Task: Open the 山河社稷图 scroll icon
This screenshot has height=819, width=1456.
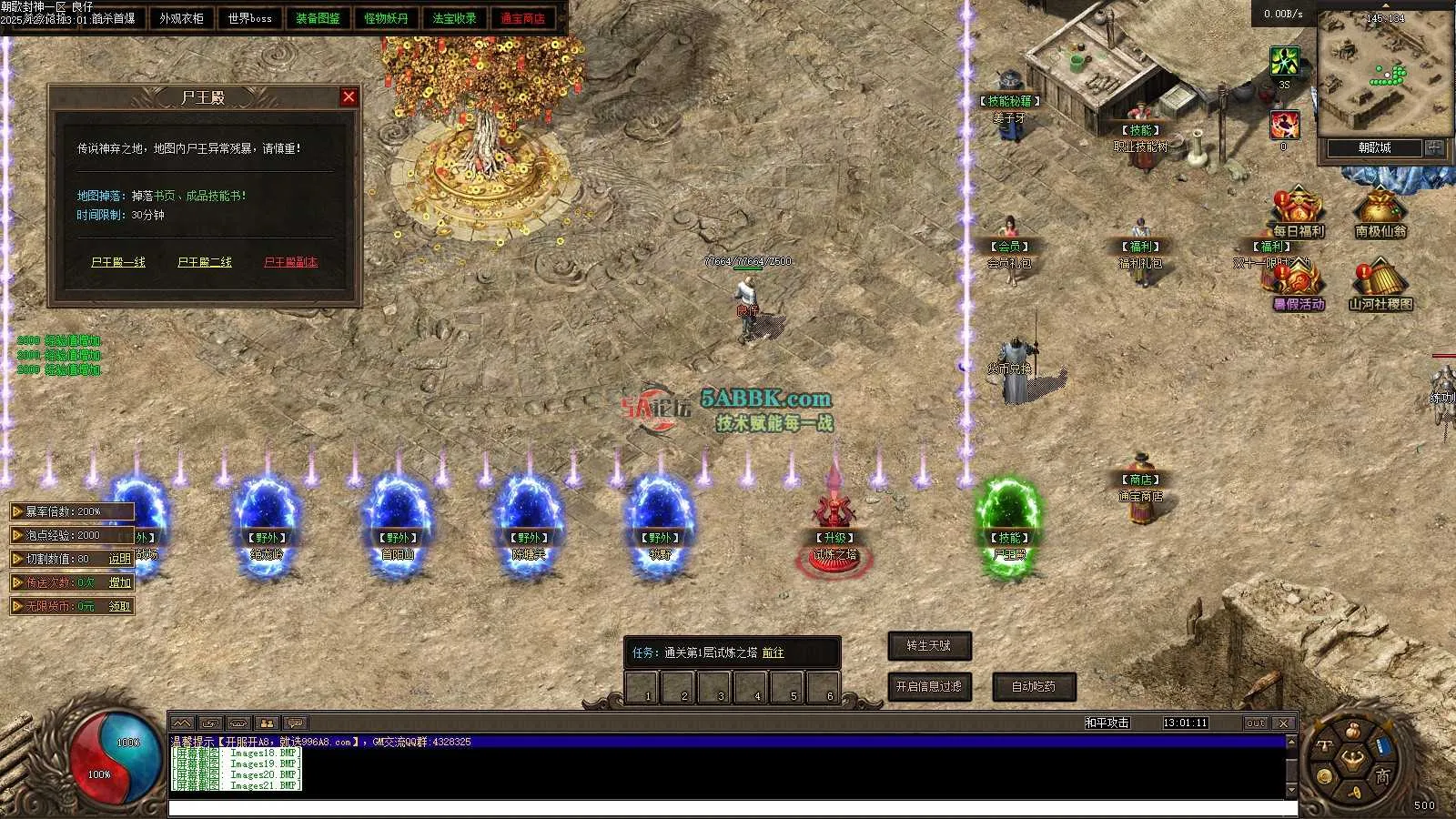Action: pyautogui.click(x=1380, y=286)
